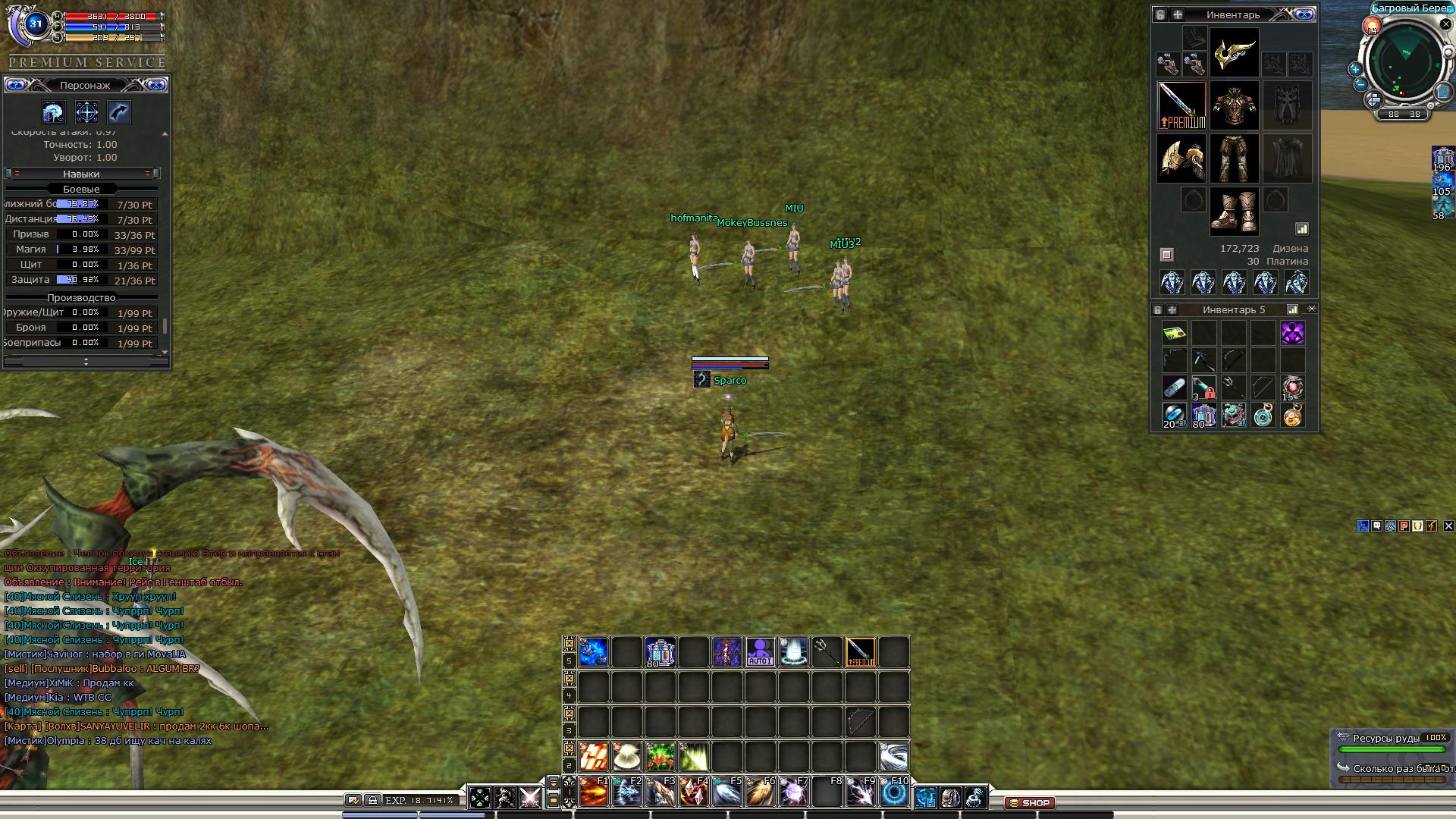Activate the F1 fire skill
This screenshot has width=1456, height=819.
coord(594,792)
